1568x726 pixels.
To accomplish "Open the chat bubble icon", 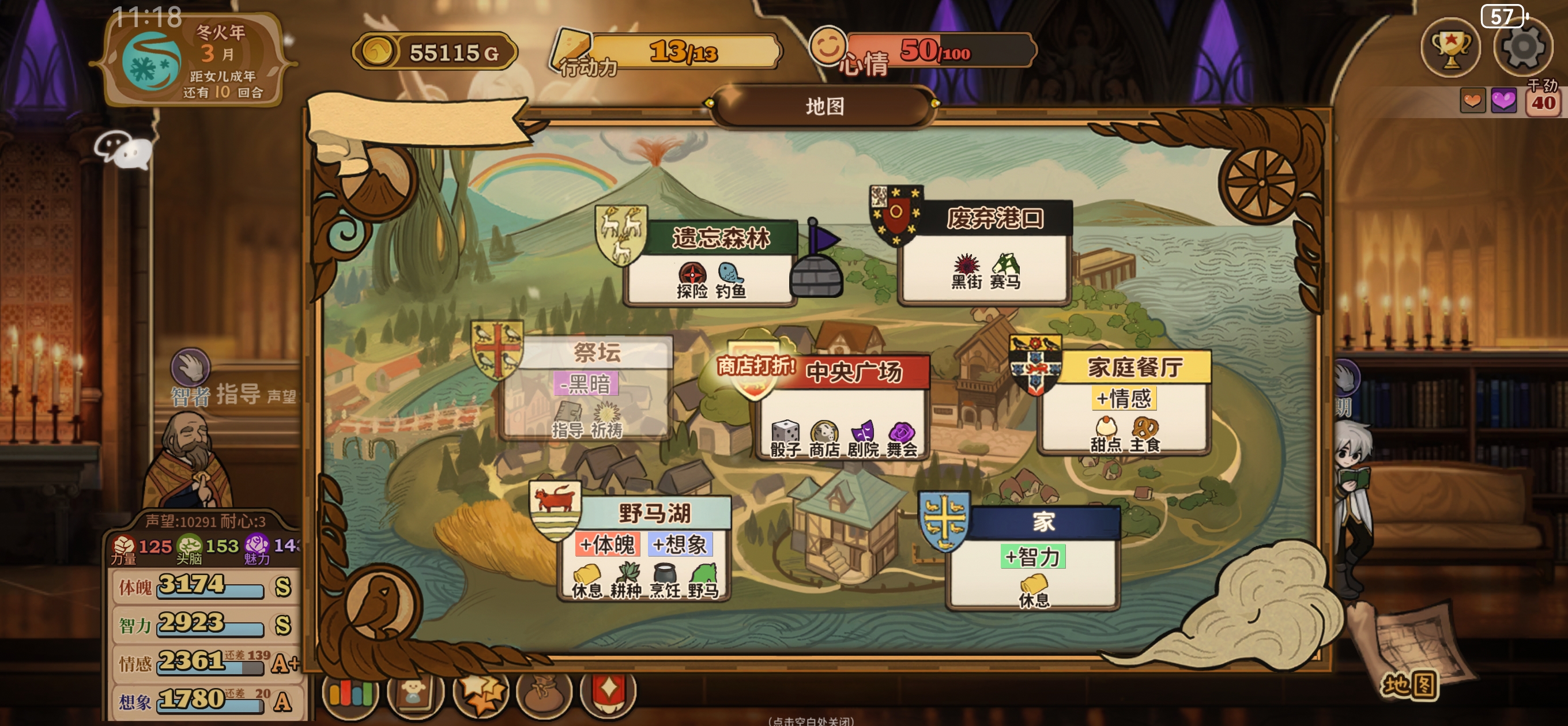I will [123, 149].
